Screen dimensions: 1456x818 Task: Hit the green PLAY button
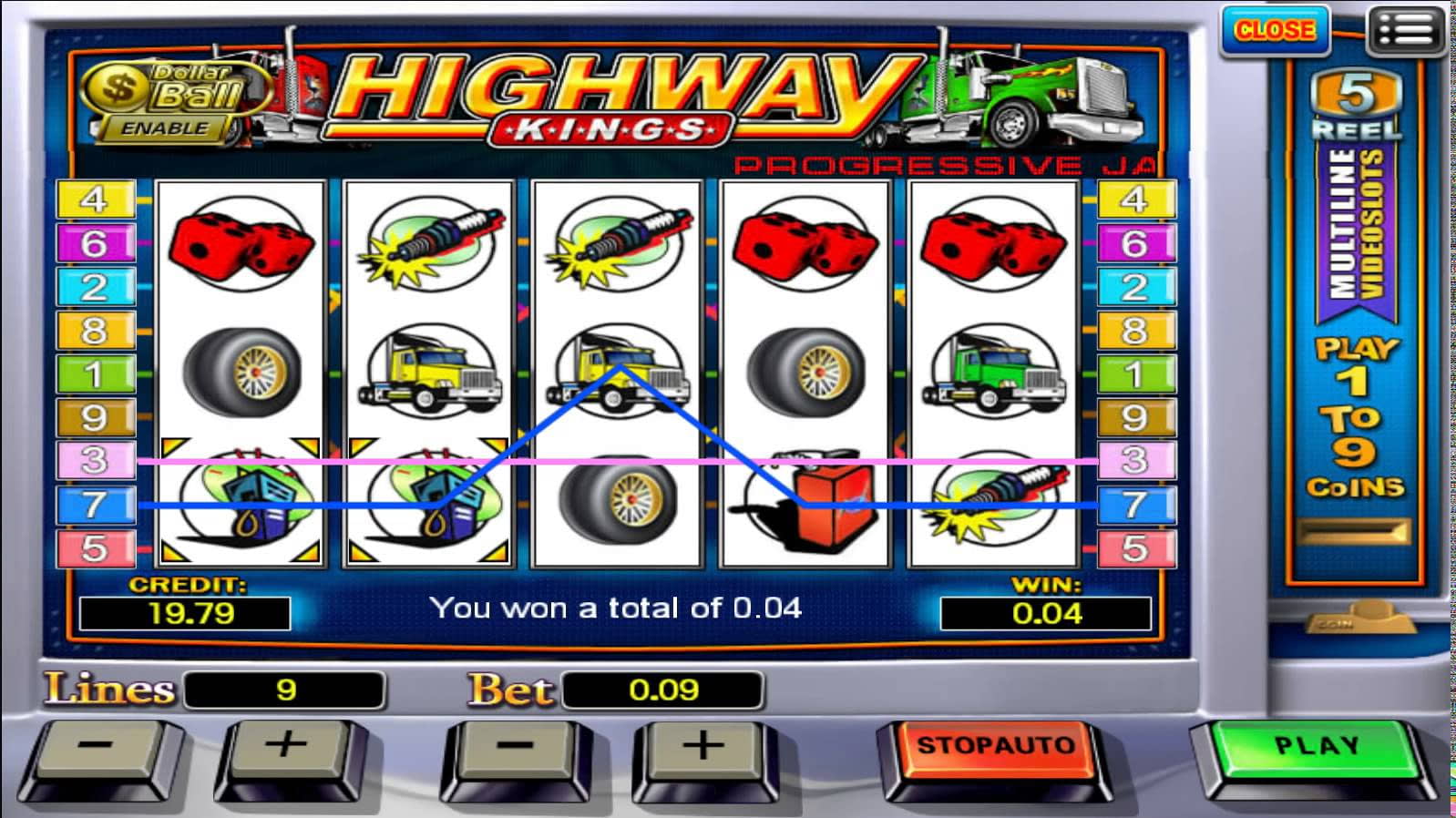(1315, 747)
